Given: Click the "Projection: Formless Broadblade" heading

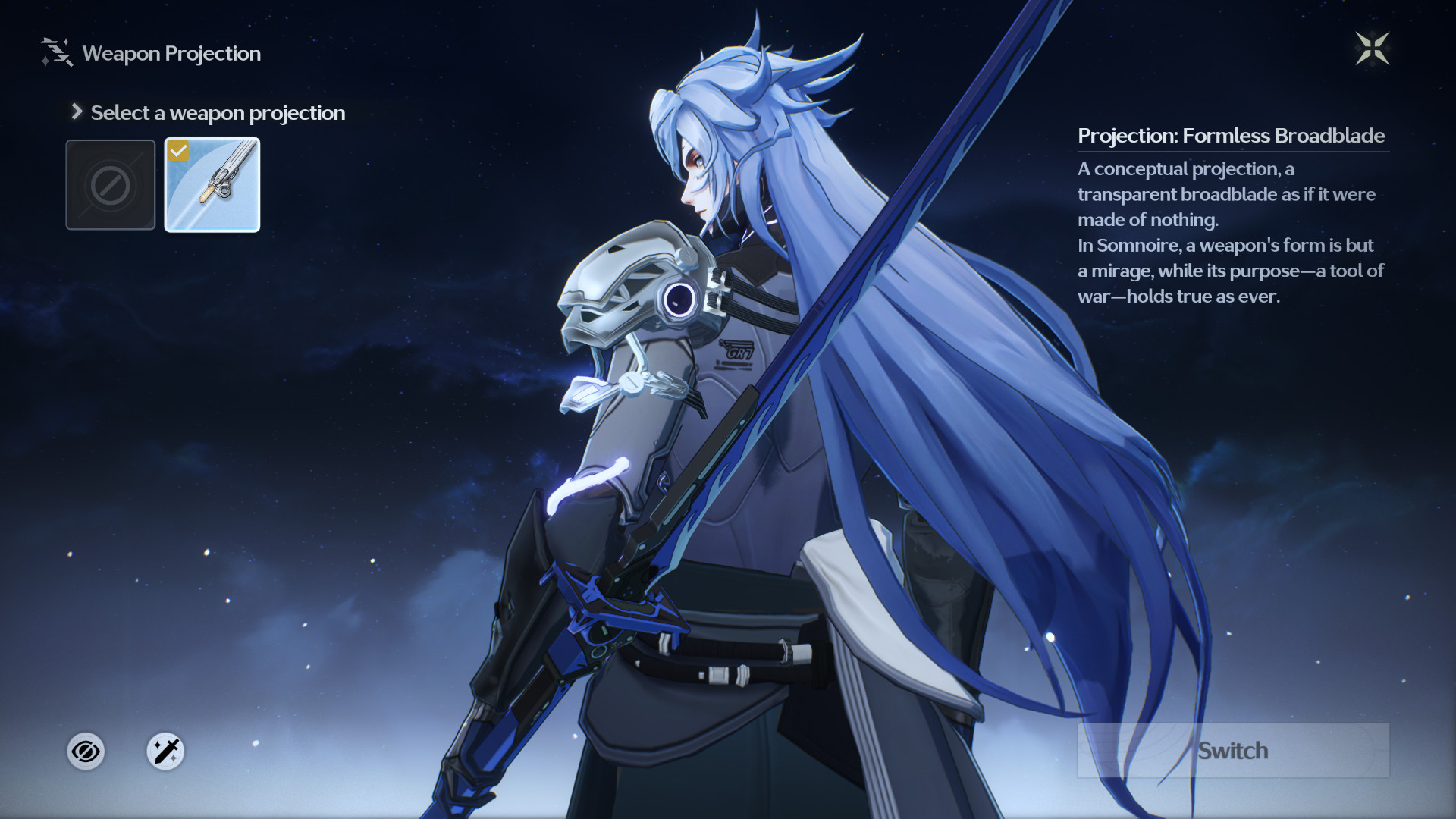Looking at the screenshot, I should click(1231, 136).
